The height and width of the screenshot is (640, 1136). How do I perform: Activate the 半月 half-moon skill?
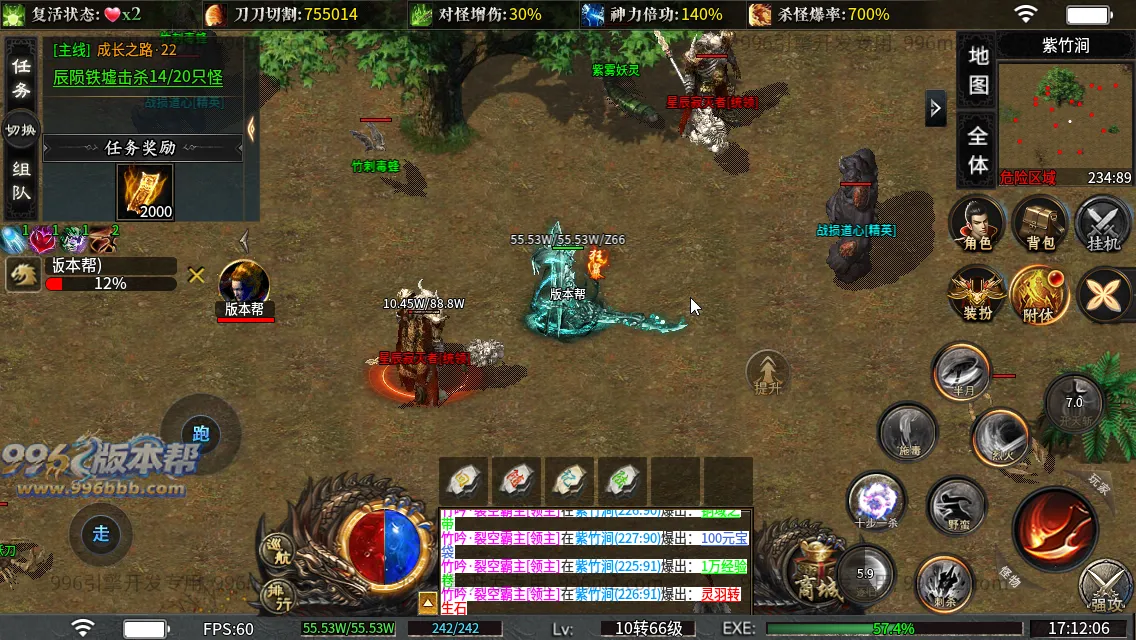tap(962, 372)
